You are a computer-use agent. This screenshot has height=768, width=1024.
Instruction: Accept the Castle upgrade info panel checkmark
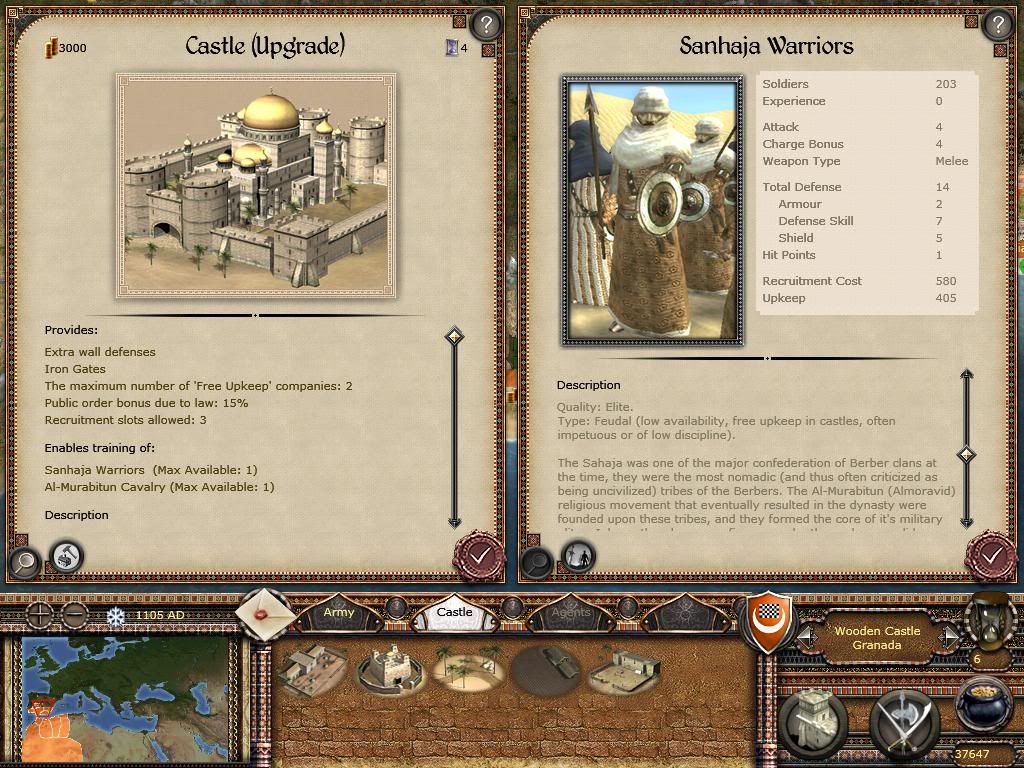click(x=479, y=555)
